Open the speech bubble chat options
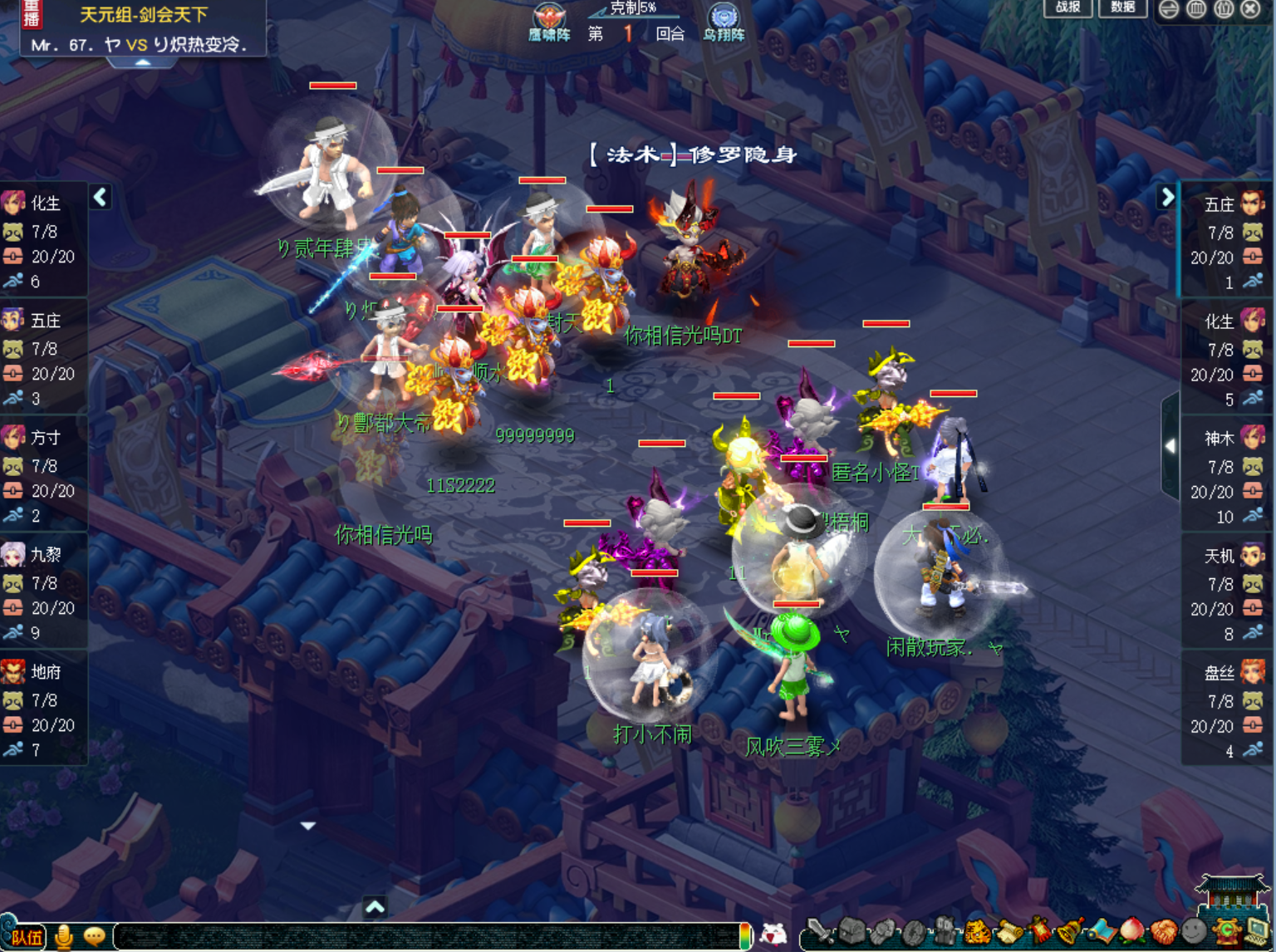 (95, 937)
